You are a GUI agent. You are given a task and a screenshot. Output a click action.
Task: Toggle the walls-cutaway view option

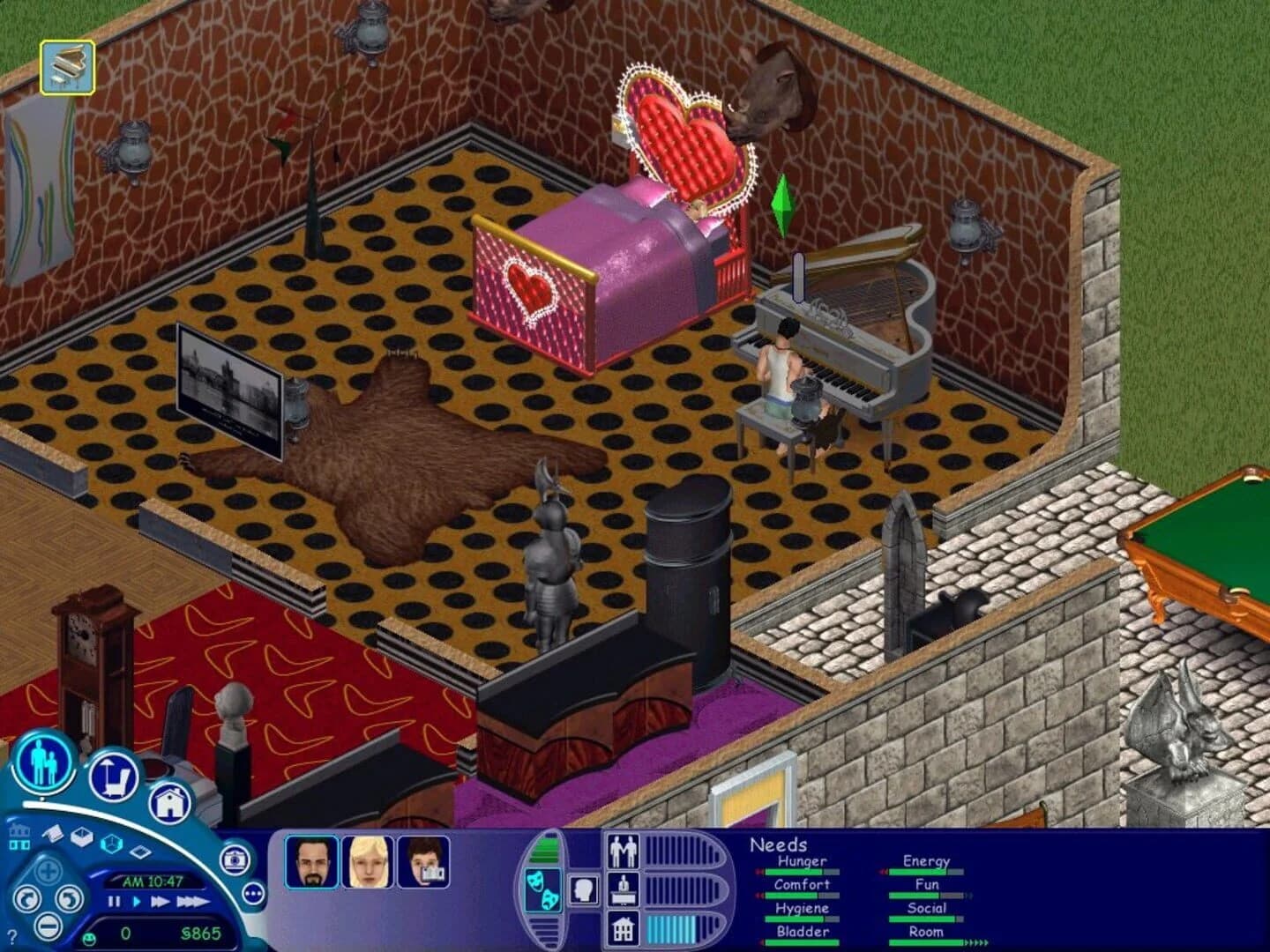(83, 837)
